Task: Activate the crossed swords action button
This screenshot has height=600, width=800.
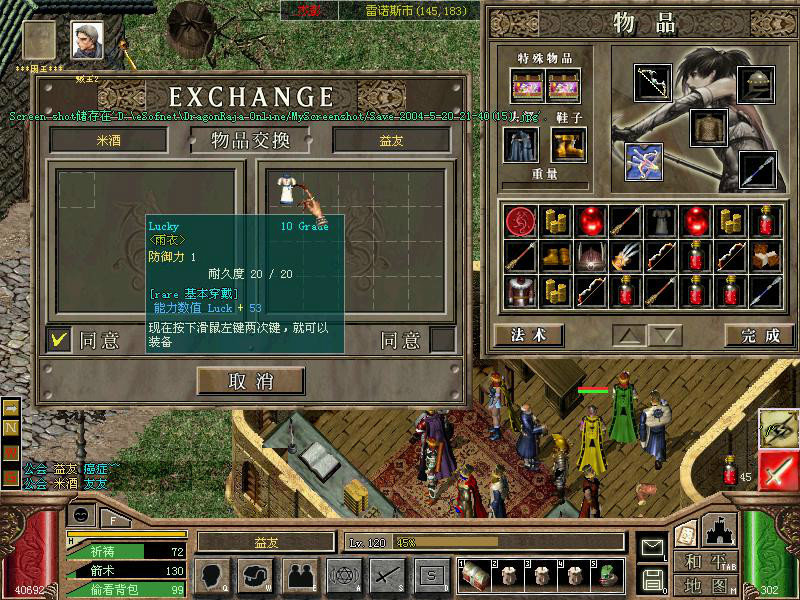Action: coord(387,574)
